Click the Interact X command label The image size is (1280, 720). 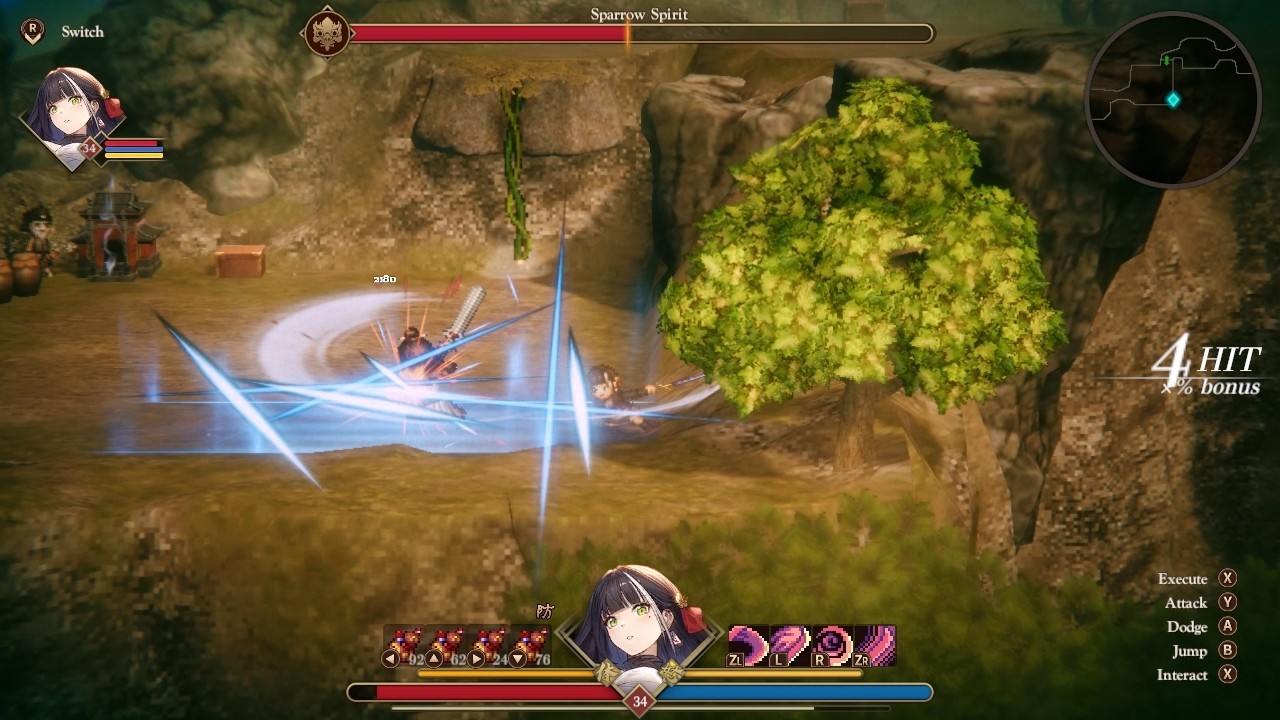coord(1190,674)
